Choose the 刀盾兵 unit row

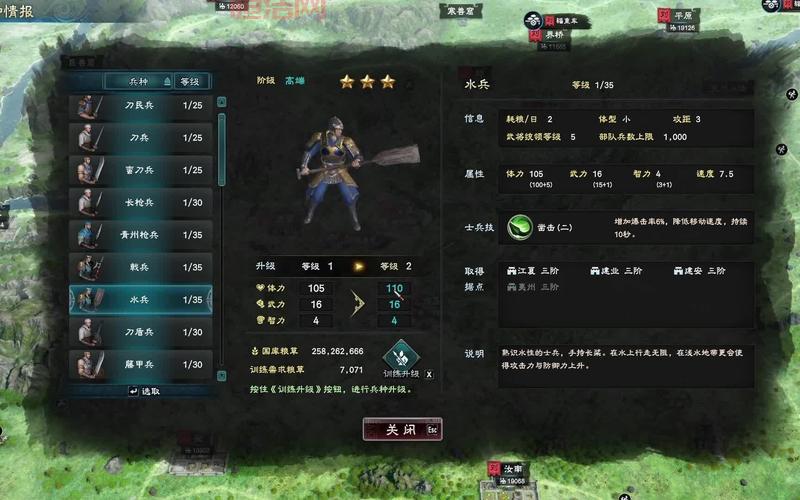140,332
